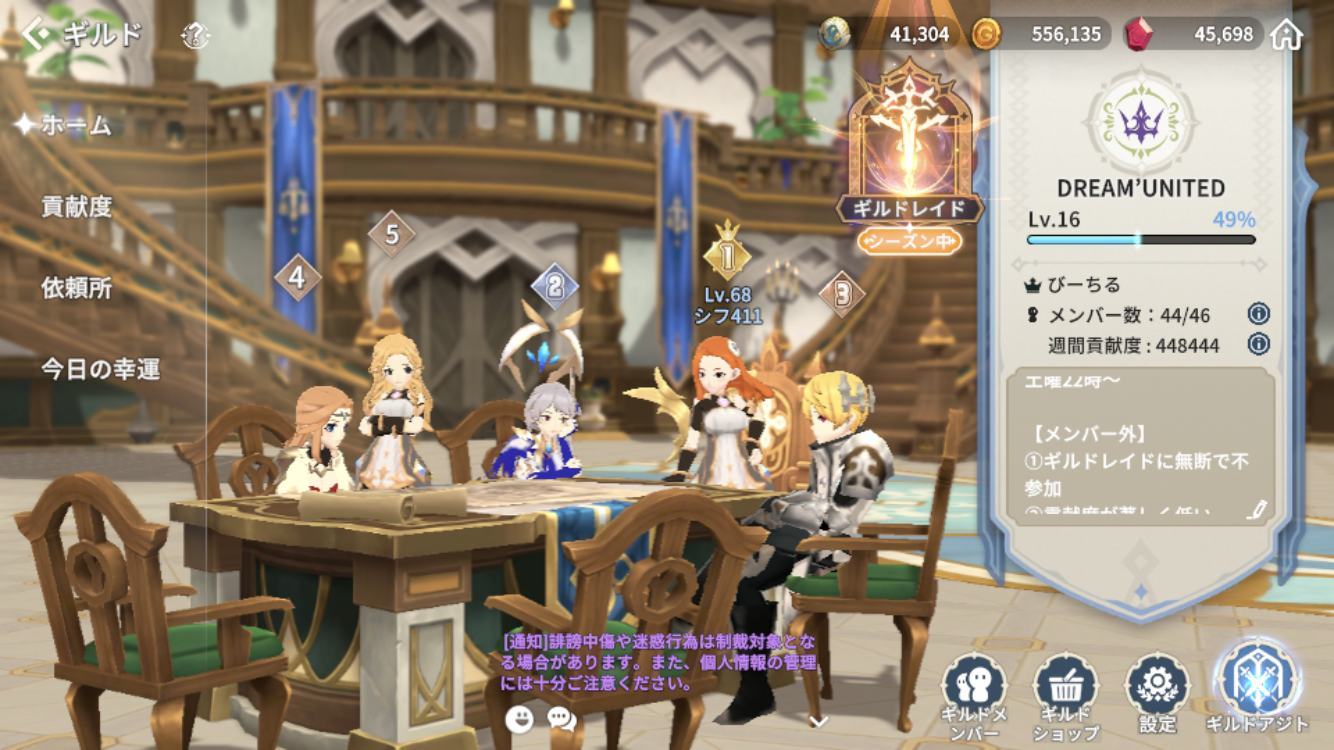
Task: Open the help question mark icon
Action: (x=196, y=38)
